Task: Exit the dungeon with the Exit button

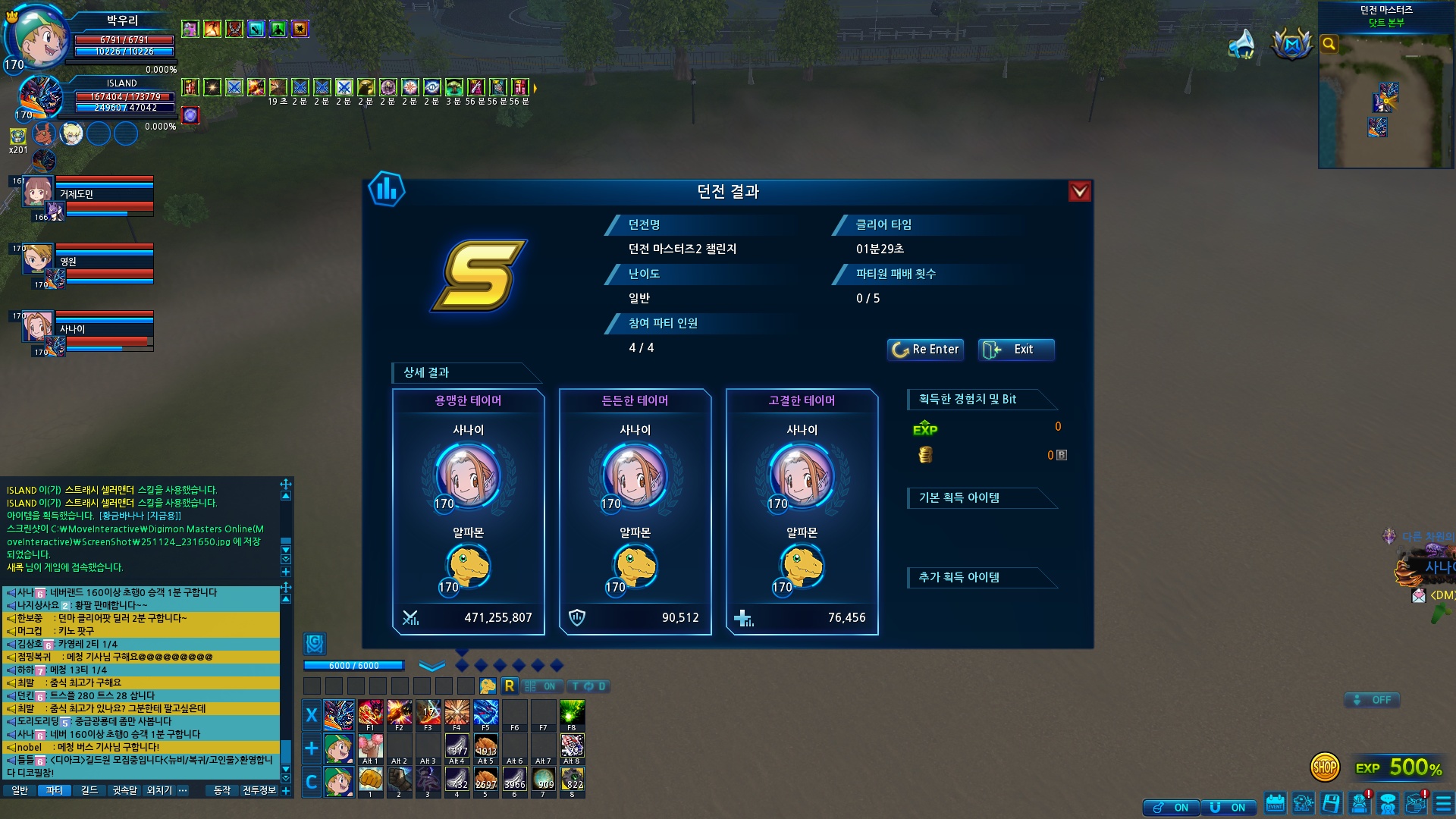Action: 1015,350
